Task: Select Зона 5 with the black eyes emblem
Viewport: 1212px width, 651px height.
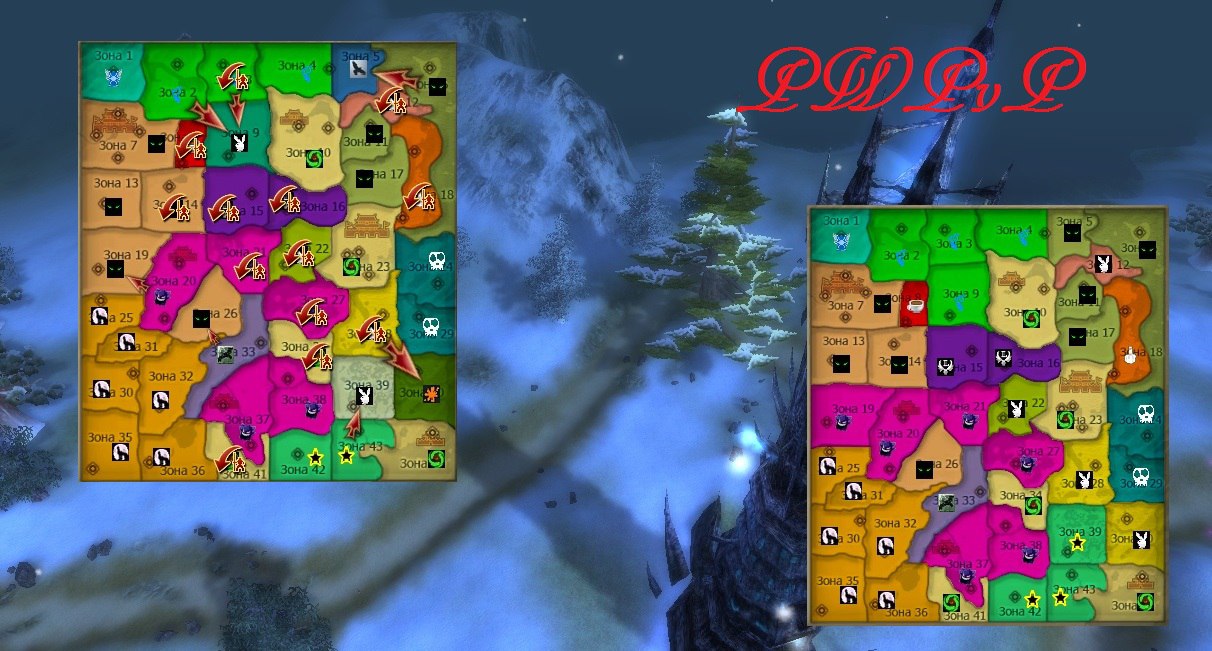Action: [1072, 232]
